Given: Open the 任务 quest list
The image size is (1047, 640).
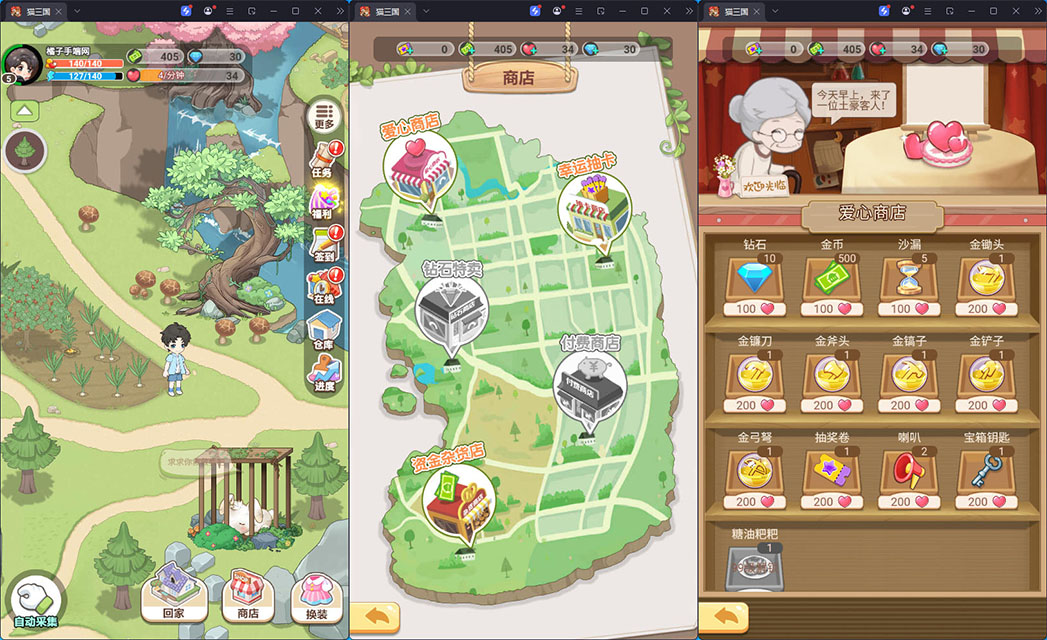Looking at the screenshot, I should tap(322, 160).
